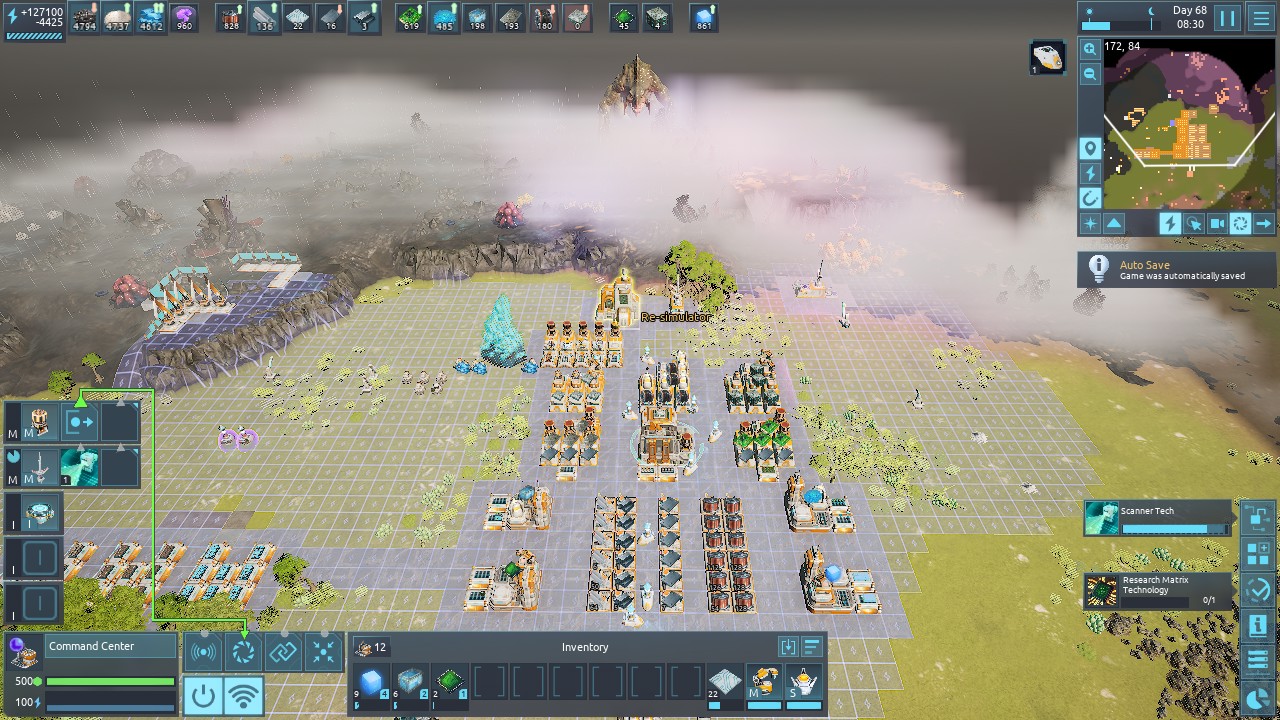
Task: Open the inventory sort options
Action: (x=812, y=647)
